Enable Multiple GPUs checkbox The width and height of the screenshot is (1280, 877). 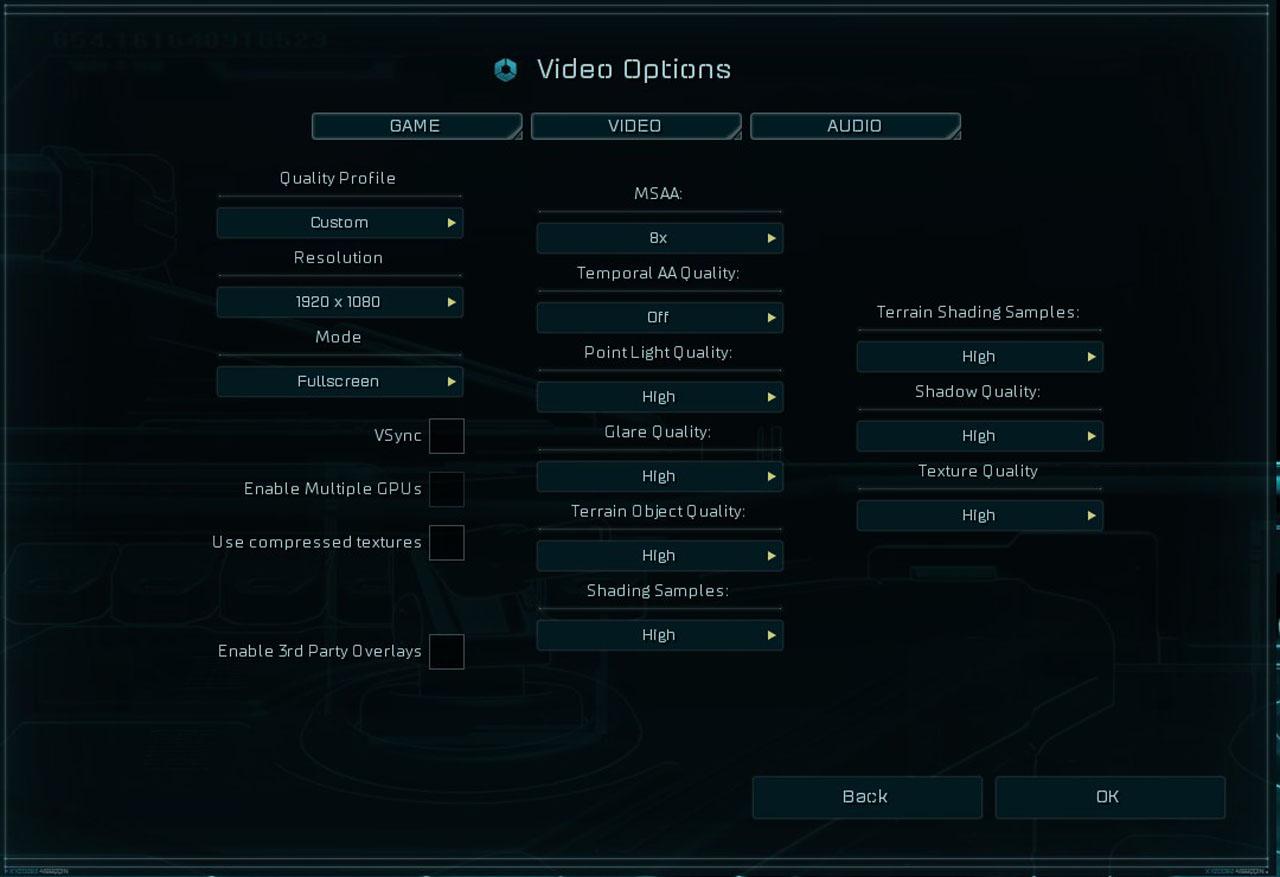(446, 489)
